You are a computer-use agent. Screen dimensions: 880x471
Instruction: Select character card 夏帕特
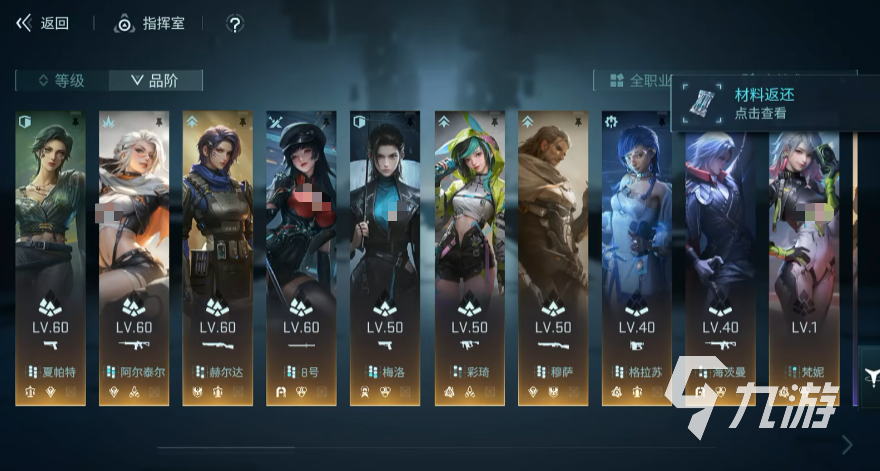(50, 258)
